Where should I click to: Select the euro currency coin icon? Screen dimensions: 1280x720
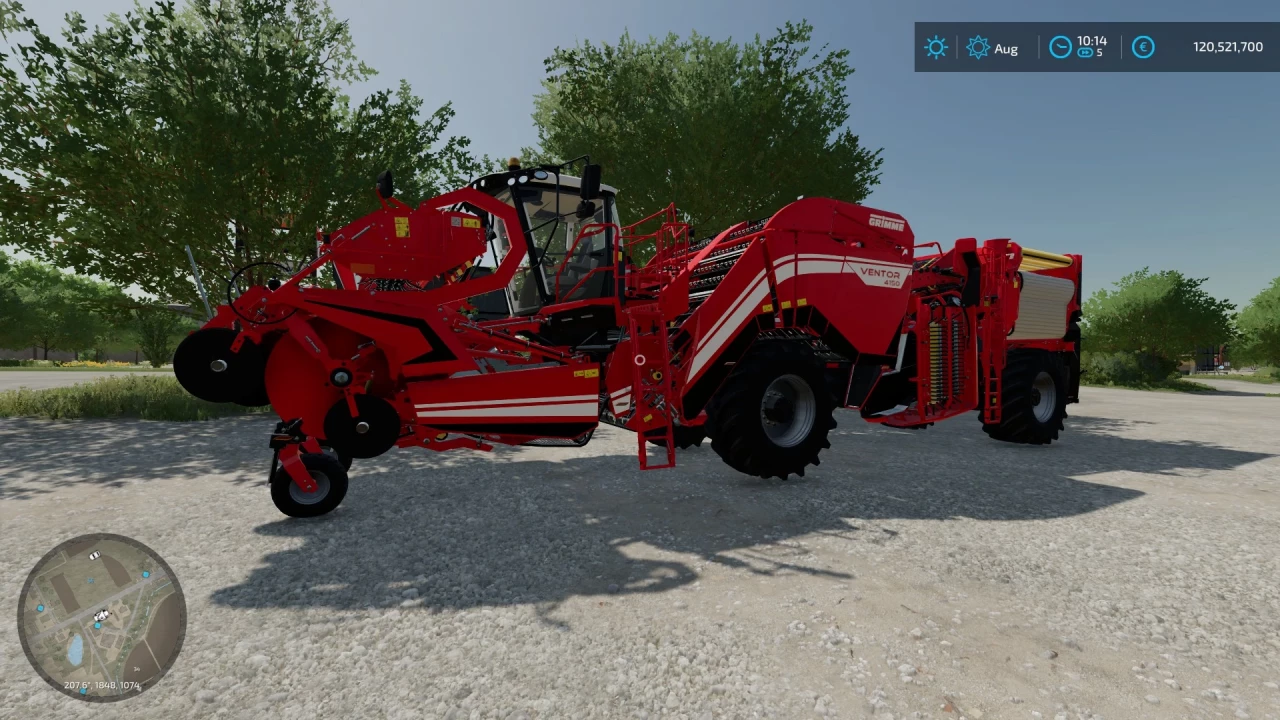pos(1143,47)
